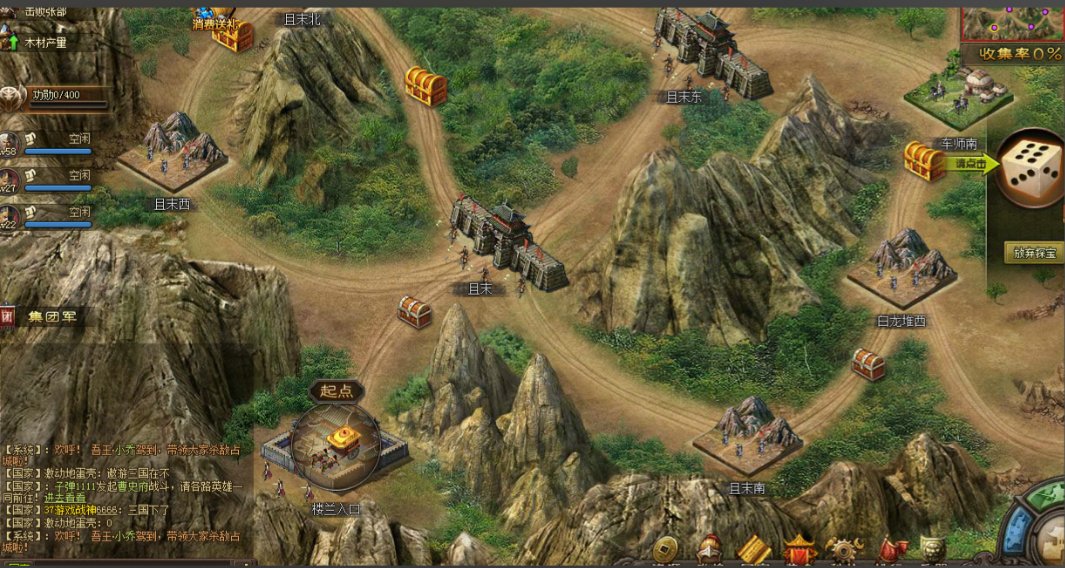Select the level 22 general portrait

tap(11, 215)
